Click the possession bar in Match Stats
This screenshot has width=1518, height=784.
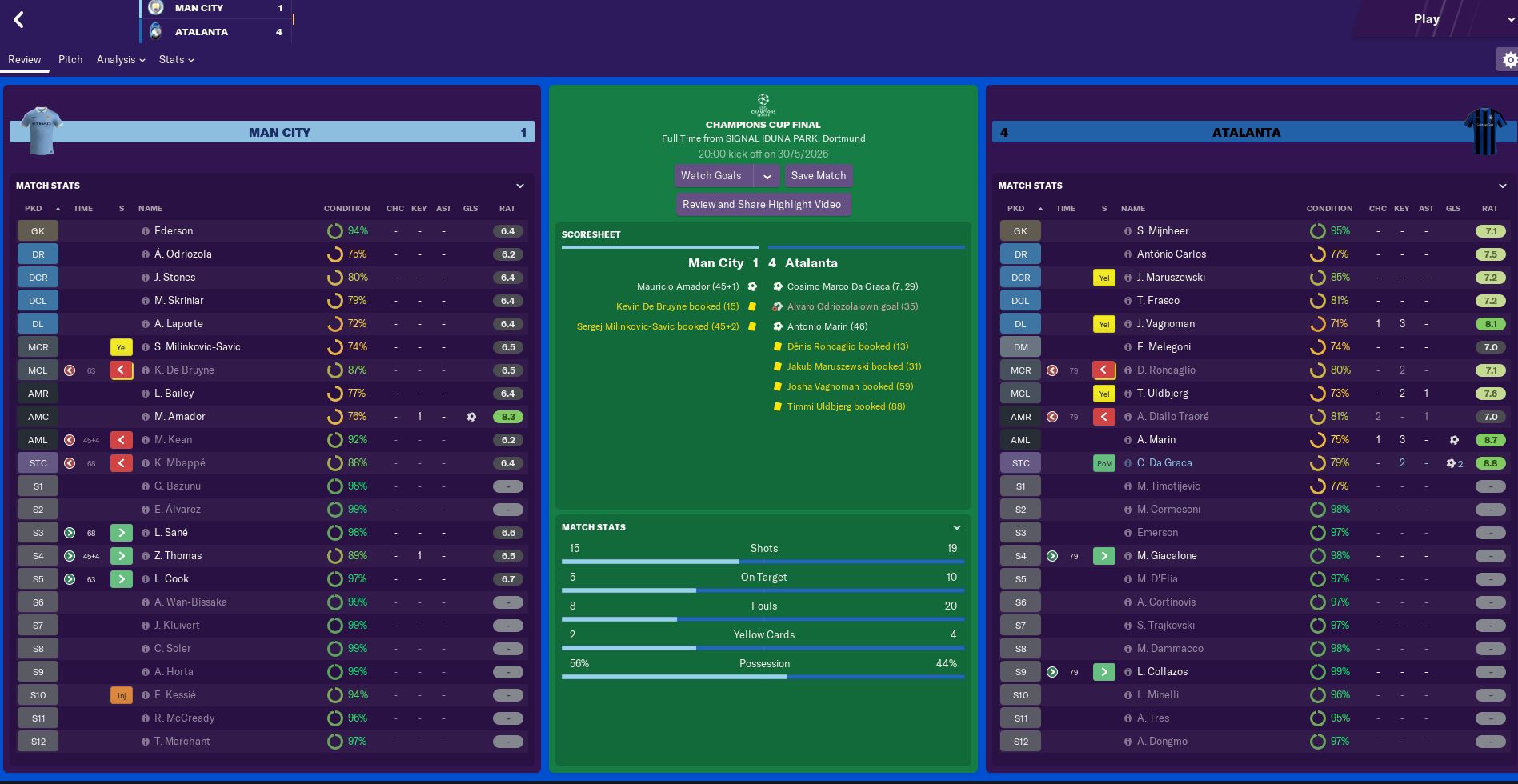point(763,675)
